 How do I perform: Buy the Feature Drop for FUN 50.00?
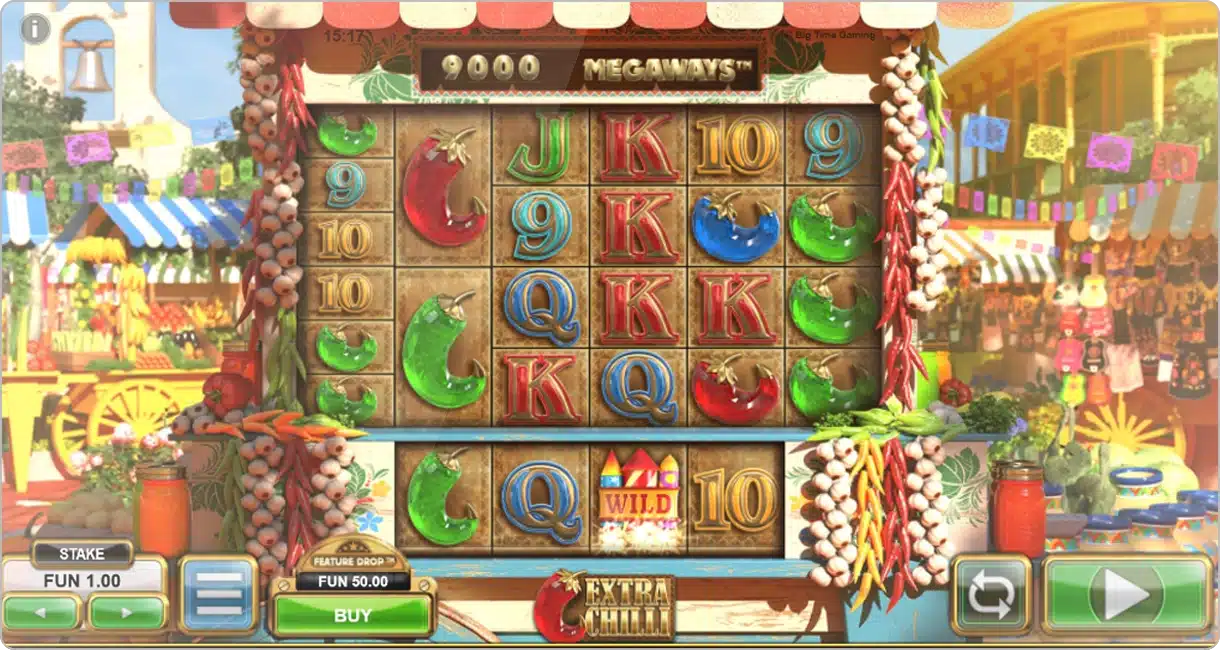(x=352, y=616)
